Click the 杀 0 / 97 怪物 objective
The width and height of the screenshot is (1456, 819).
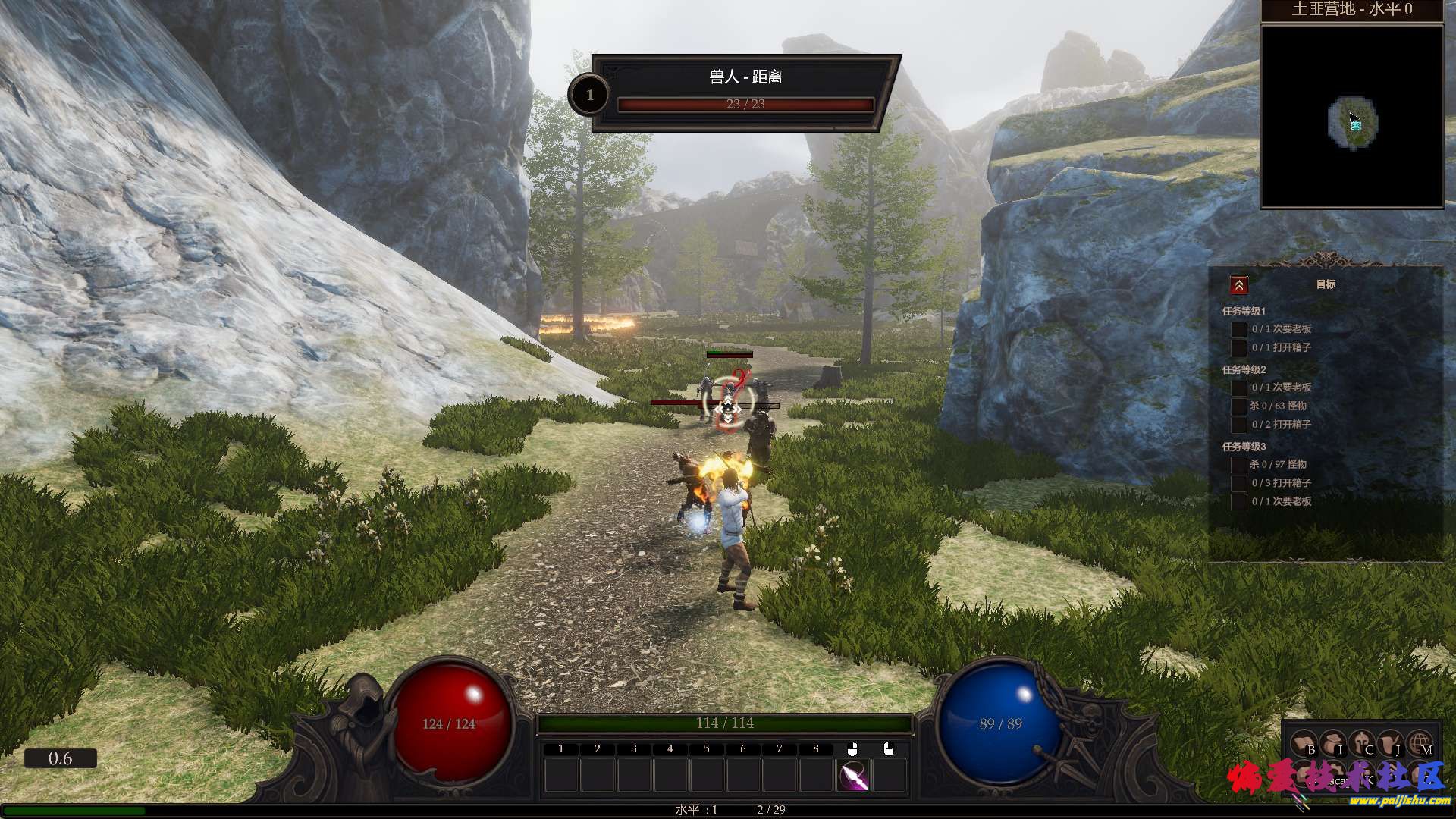[1278, 464]
